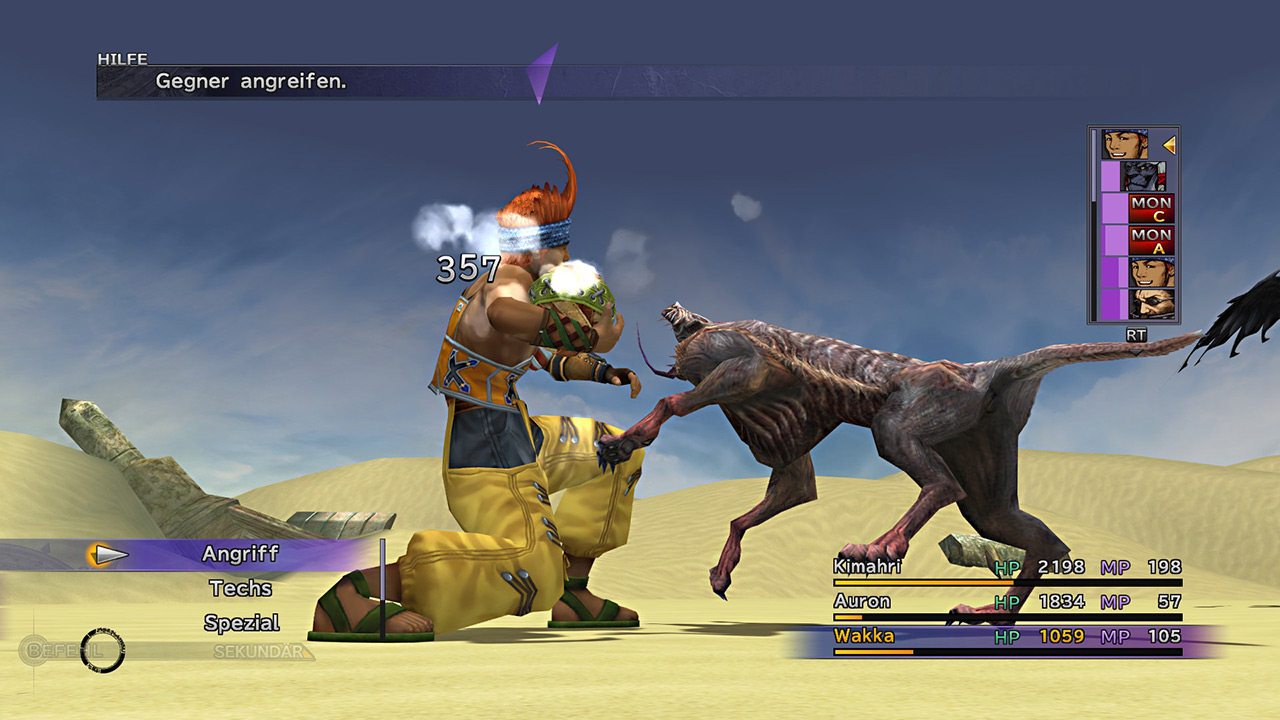Select Kimahri's party status row
The height and width of the screenshot is (720, 1280).
pyautogui.click(x=1007, y=568)
